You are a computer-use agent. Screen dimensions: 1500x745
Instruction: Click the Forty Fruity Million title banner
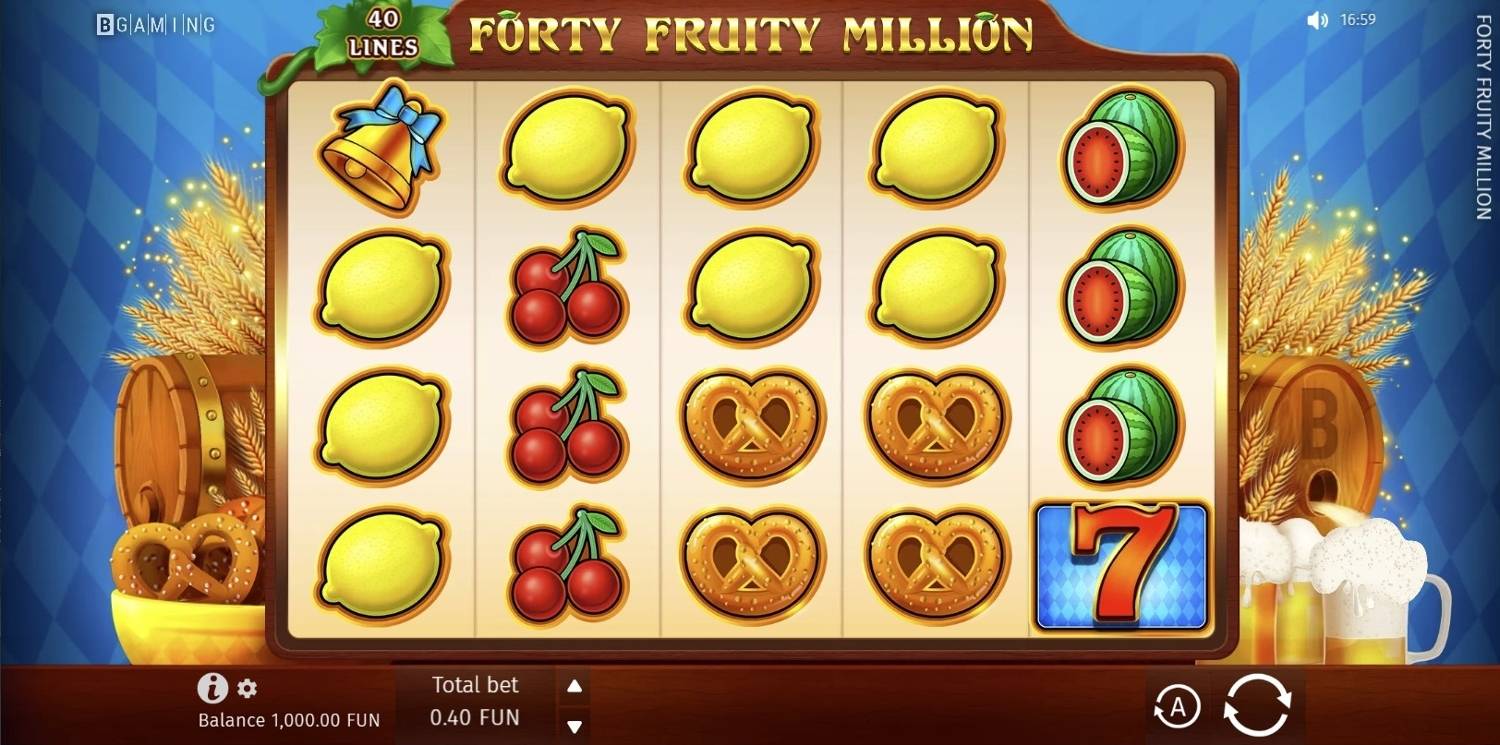750,31
